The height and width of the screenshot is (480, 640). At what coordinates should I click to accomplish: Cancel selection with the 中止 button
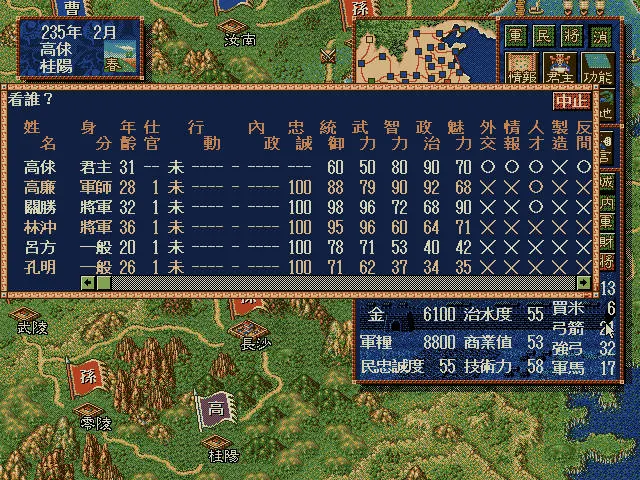tap(571, 101)
